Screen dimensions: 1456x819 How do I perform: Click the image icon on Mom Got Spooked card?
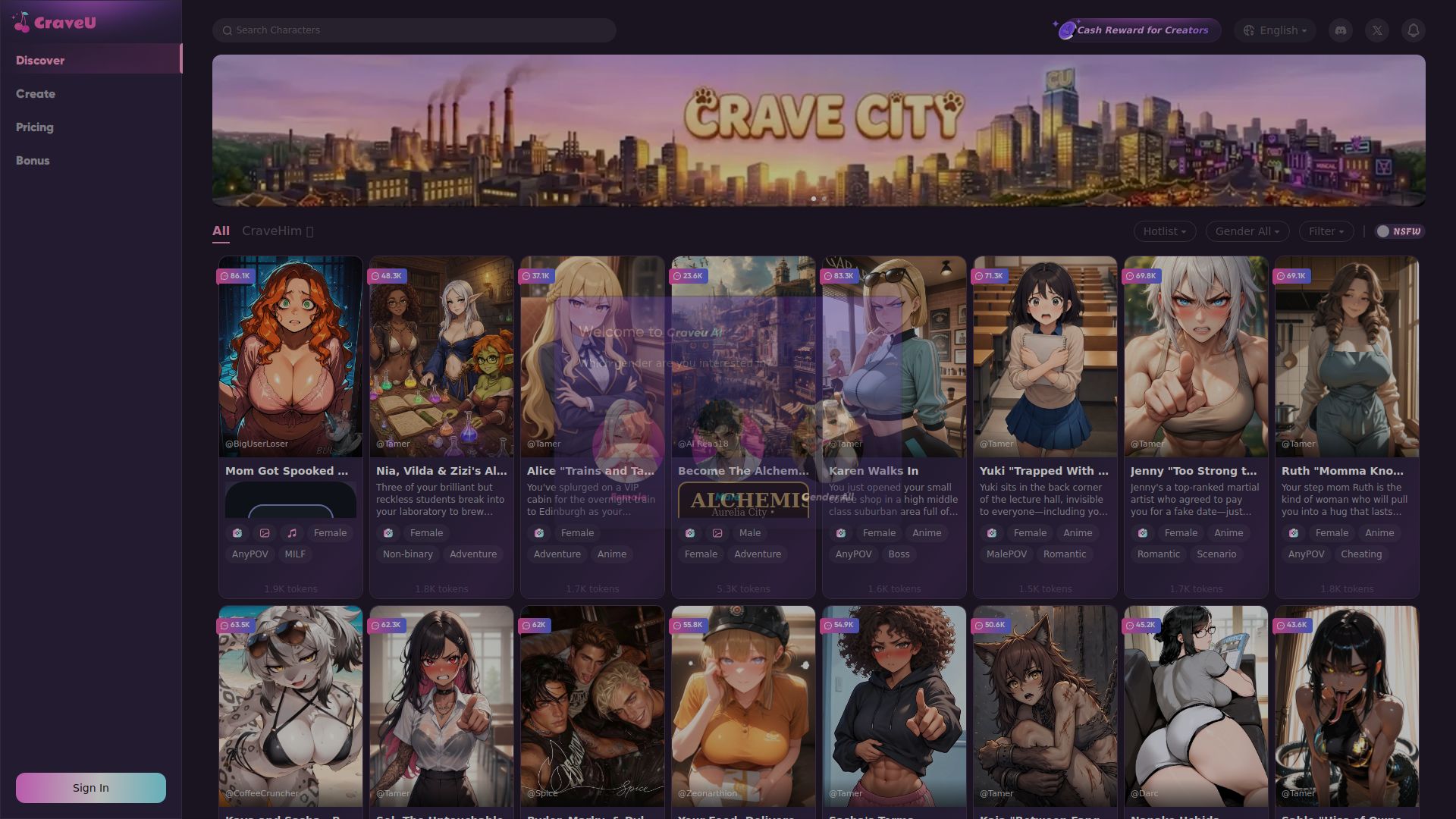tap(265, 533)
